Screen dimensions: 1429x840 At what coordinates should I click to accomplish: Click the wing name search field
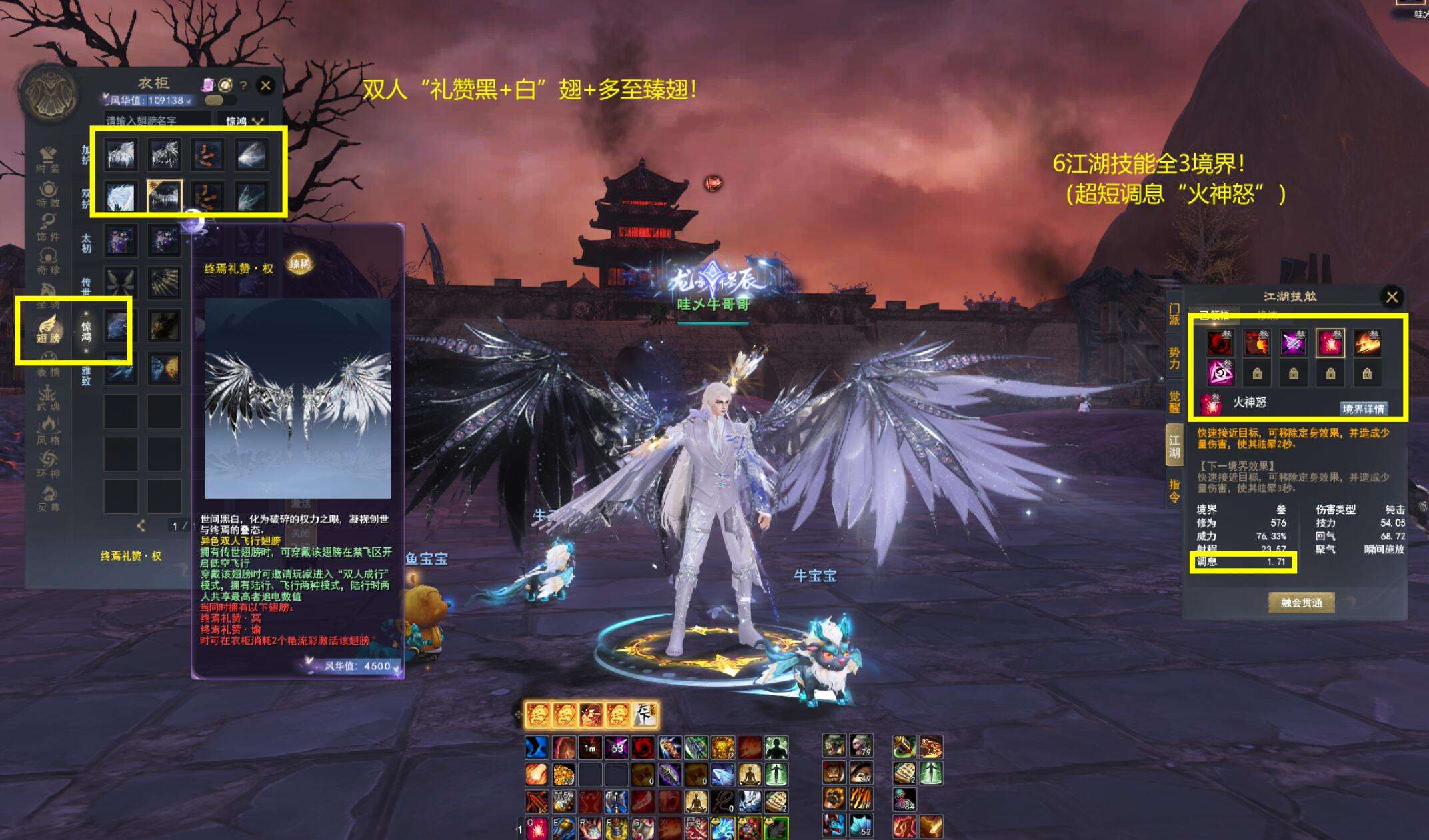coord(157,121)
